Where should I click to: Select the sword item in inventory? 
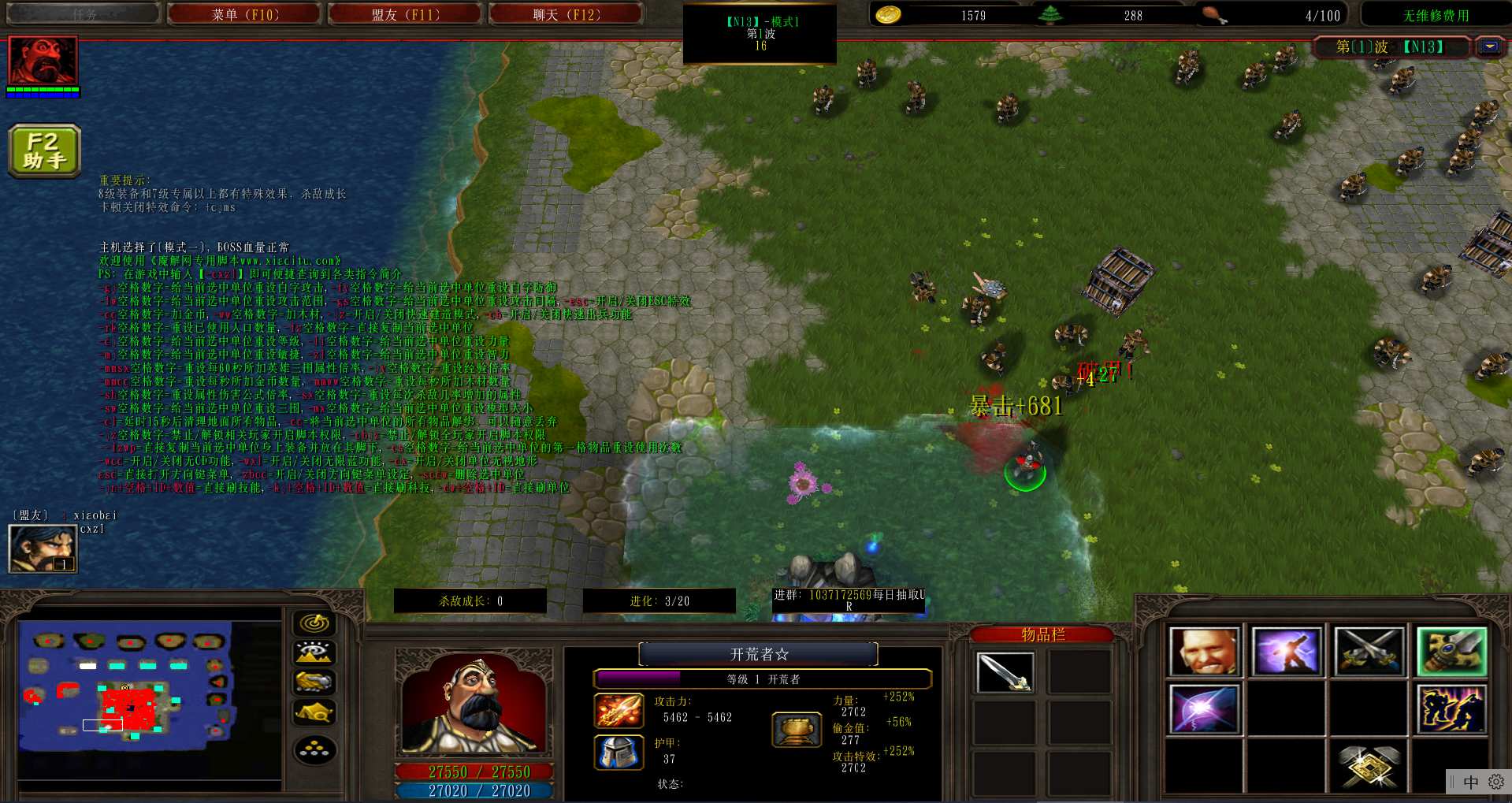pos(1004,672)
